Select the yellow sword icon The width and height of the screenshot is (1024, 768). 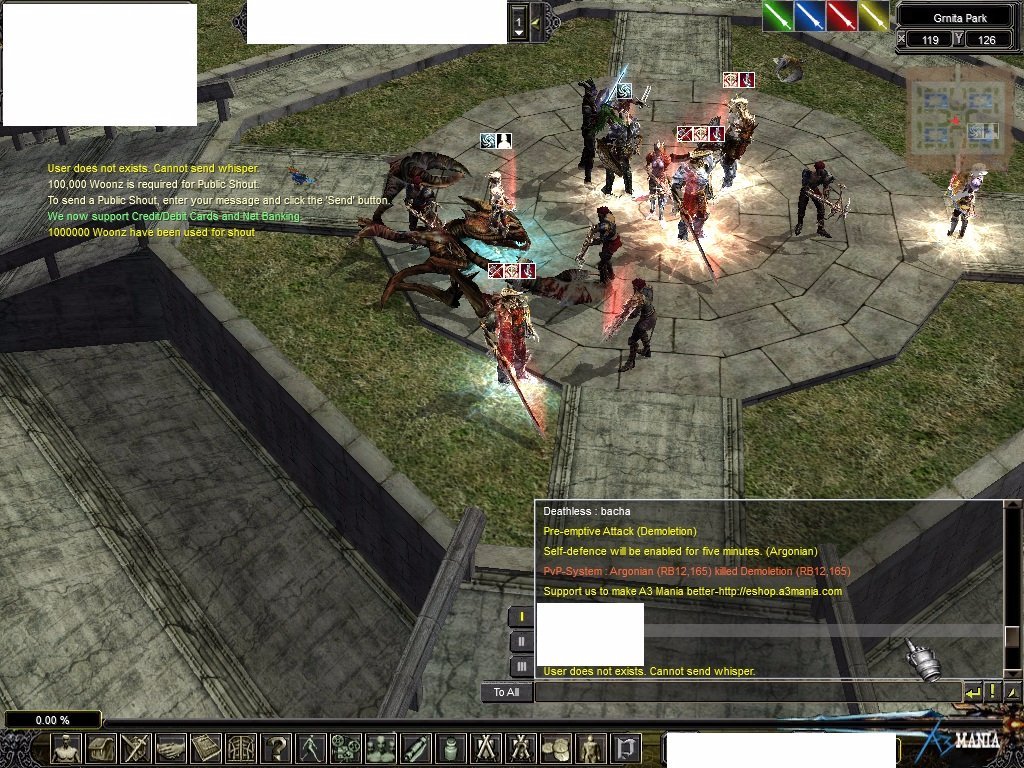click(874, 16)
